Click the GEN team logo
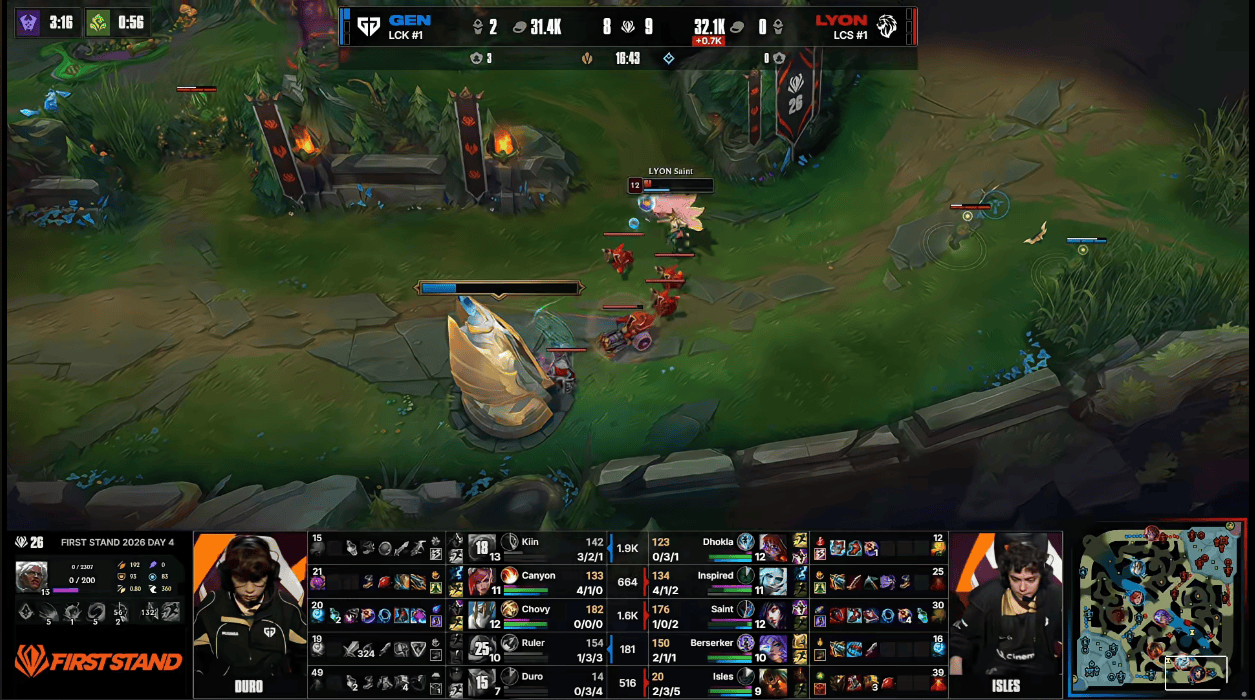This screenshot has height=700, width=1255. tap(368, 27)
